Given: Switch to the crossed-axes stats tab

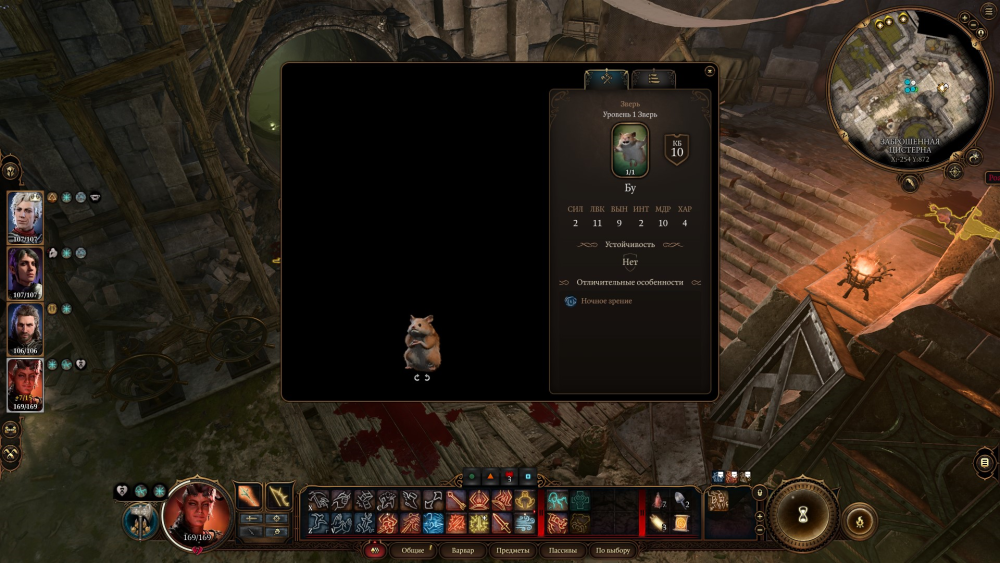Looking at the screenshot, I should tap(606, 79).
